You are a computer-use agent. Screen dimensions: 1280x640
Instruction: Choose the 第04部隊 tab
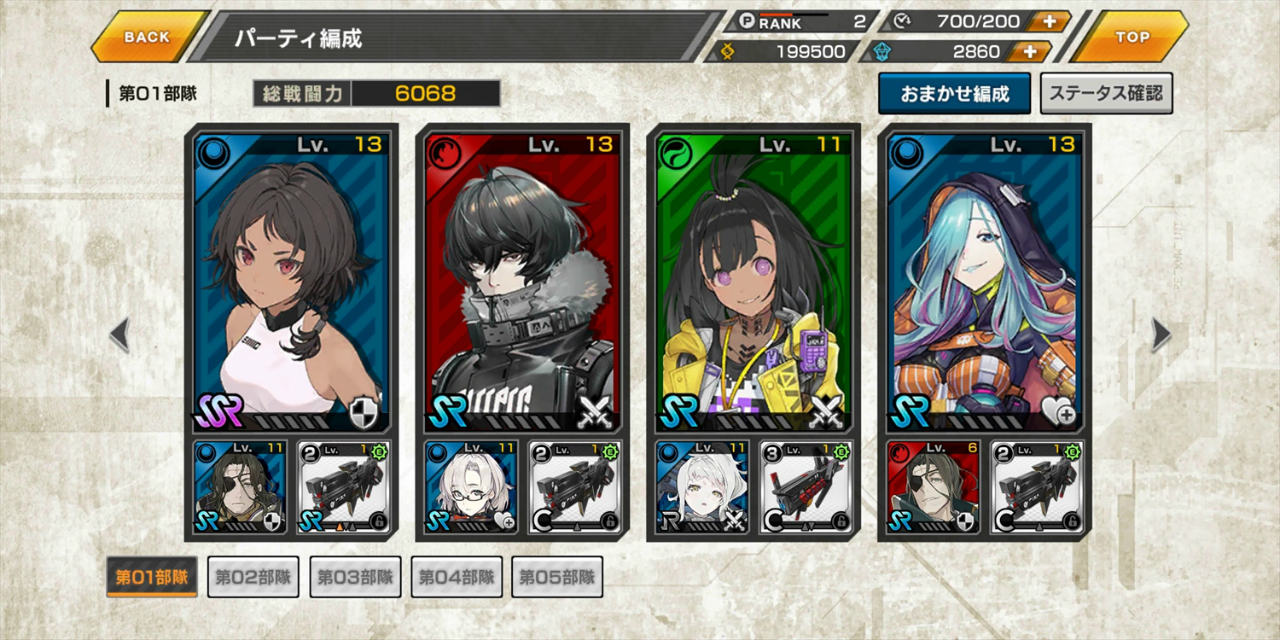(x=456, y=577)
